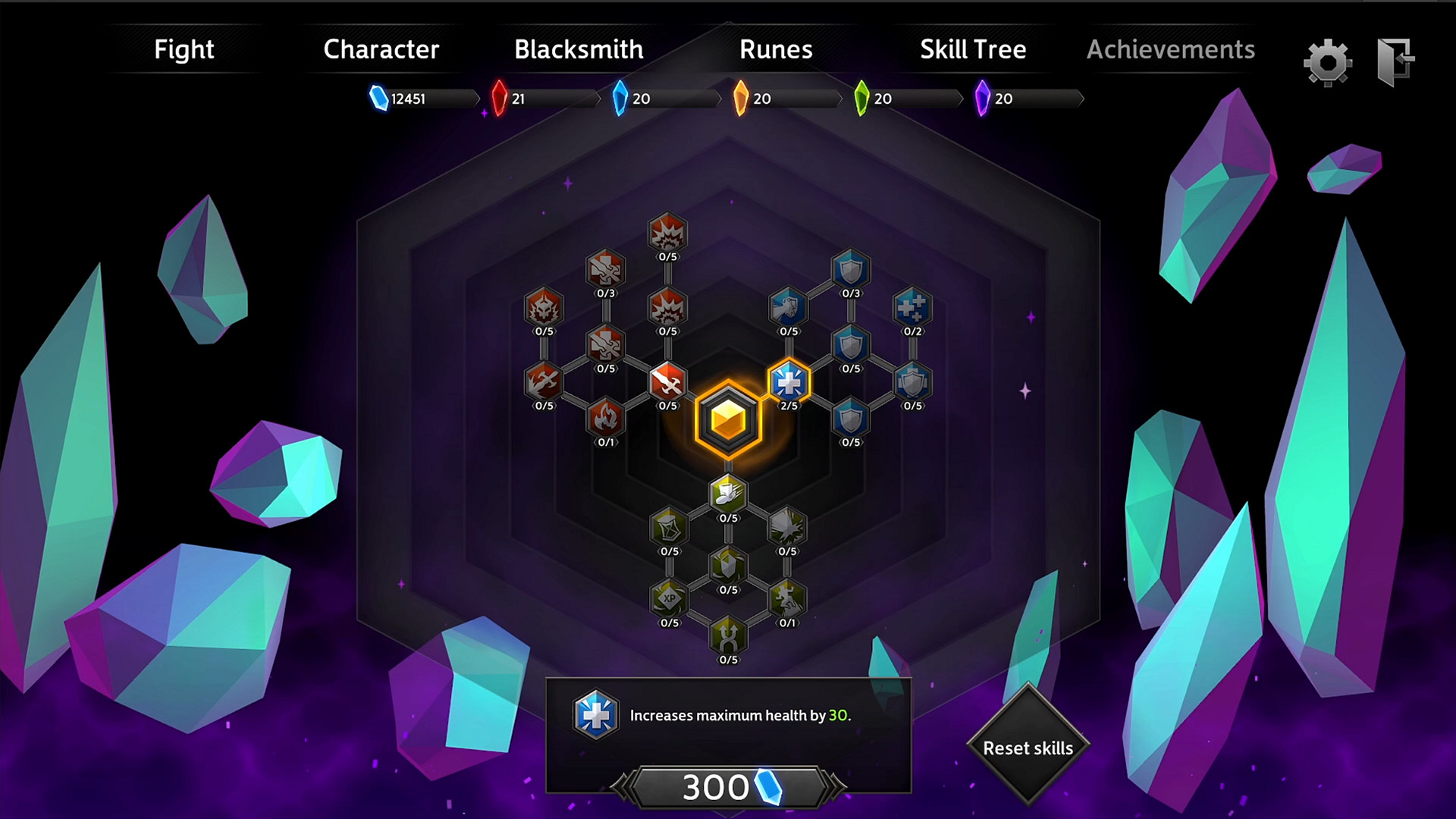Screen dimensions: 1456x819
Task: Open the Blacksmith tab
Action: click(579, 49)
